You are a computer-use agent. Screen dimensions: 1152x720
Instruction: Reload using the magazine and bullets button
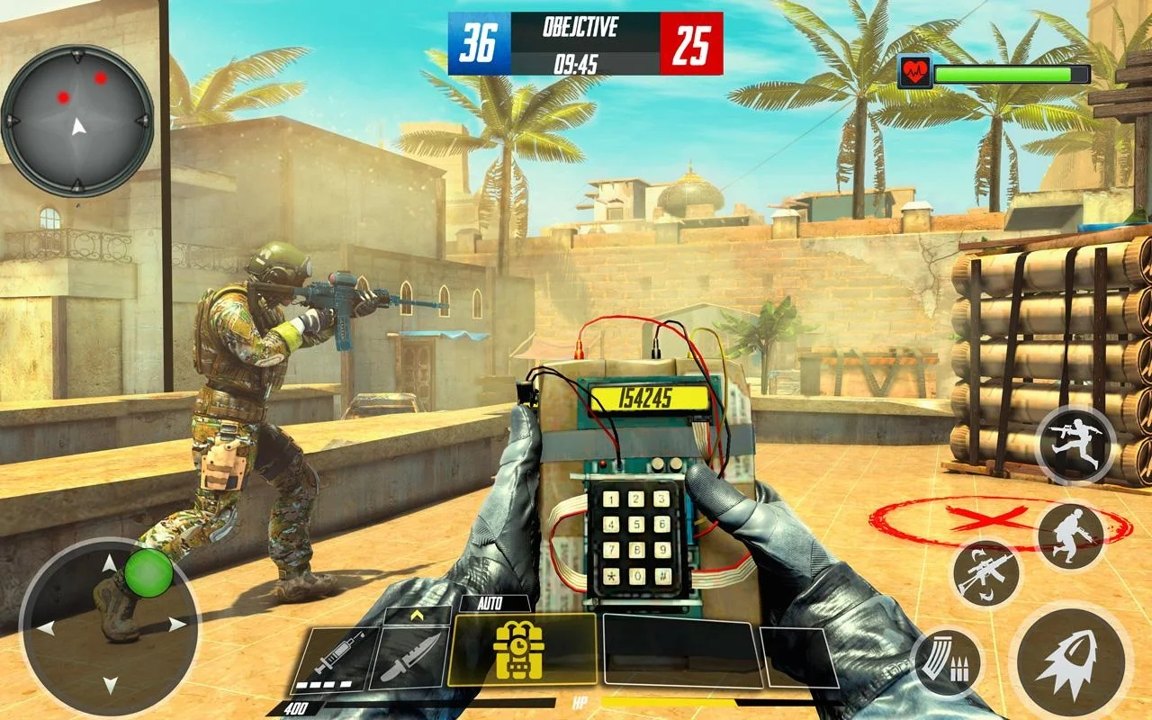(x=946, y=662)
